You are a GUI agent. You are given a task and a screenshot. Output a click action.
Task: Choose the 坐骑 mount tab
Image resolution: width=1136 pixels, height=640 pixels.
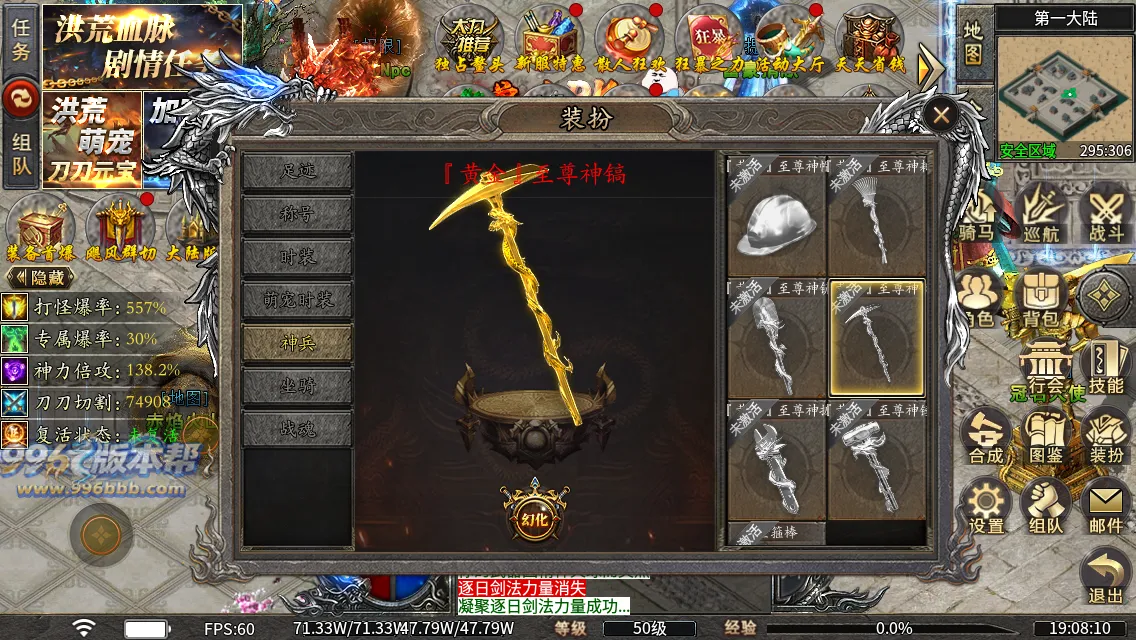pyautogui.click(x=297, y=386)
